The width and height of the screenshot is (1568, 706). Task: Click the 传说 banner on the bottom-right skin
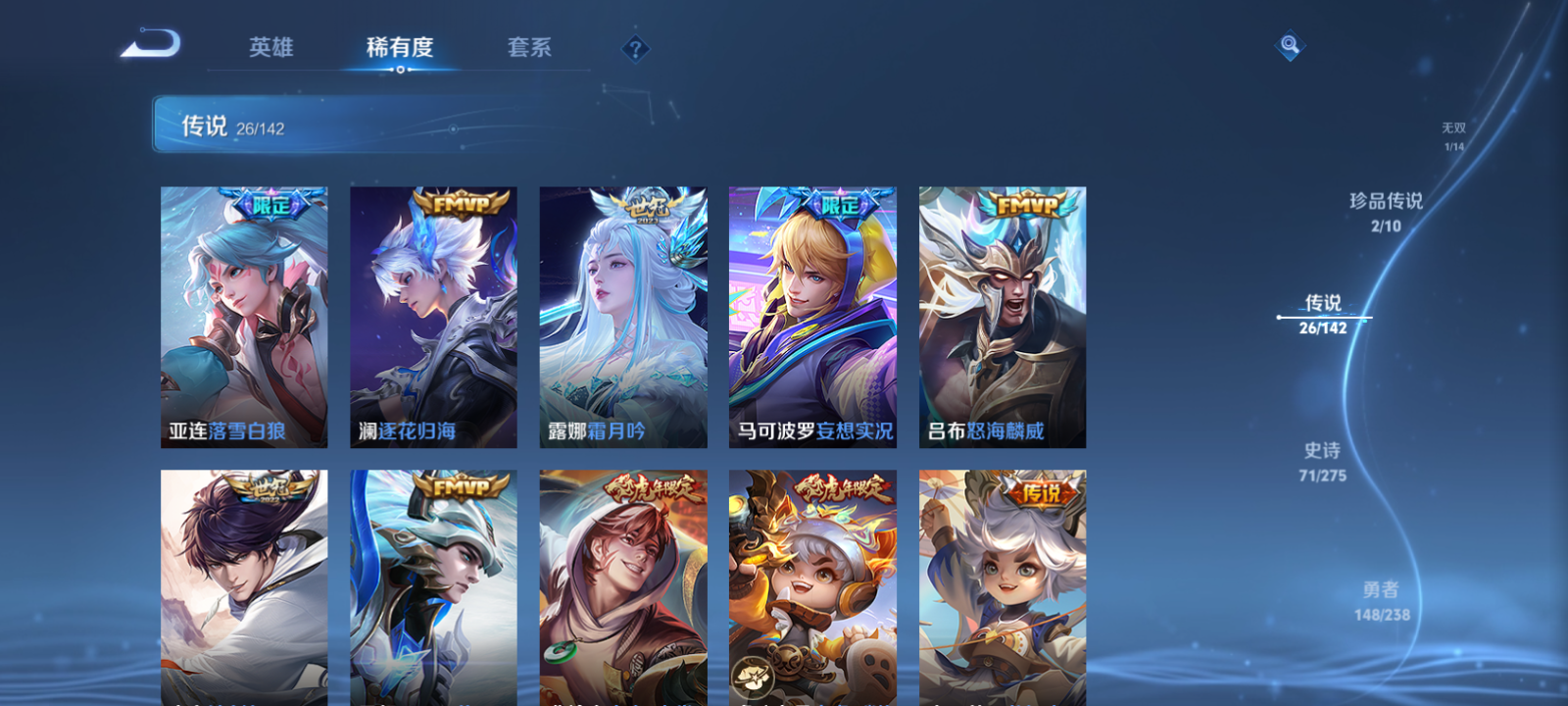click(1042, 493)
